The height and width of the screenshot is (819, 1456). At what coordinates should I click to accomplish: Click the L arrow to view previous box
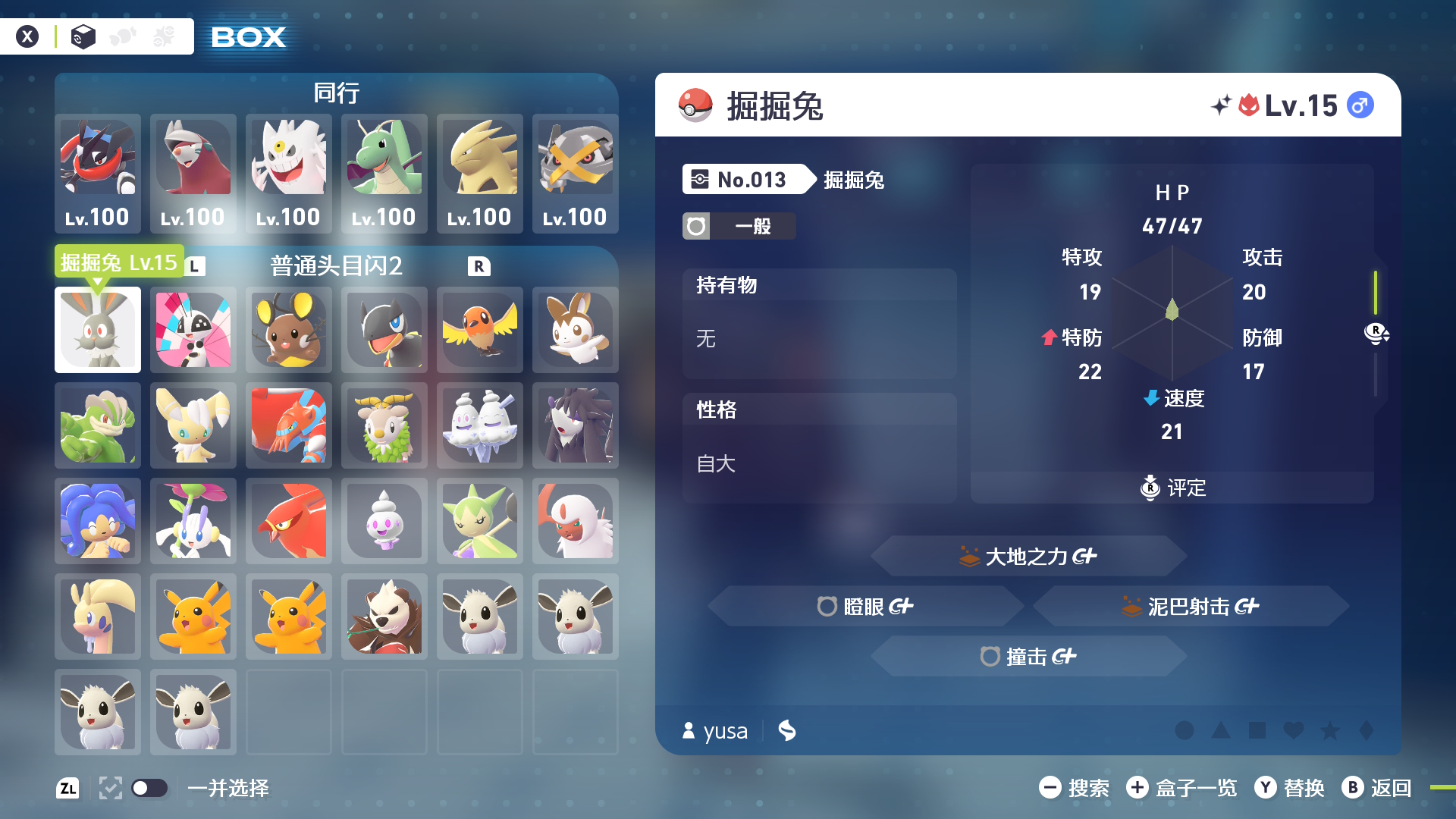pyautogui.click(x=195, y=266)
